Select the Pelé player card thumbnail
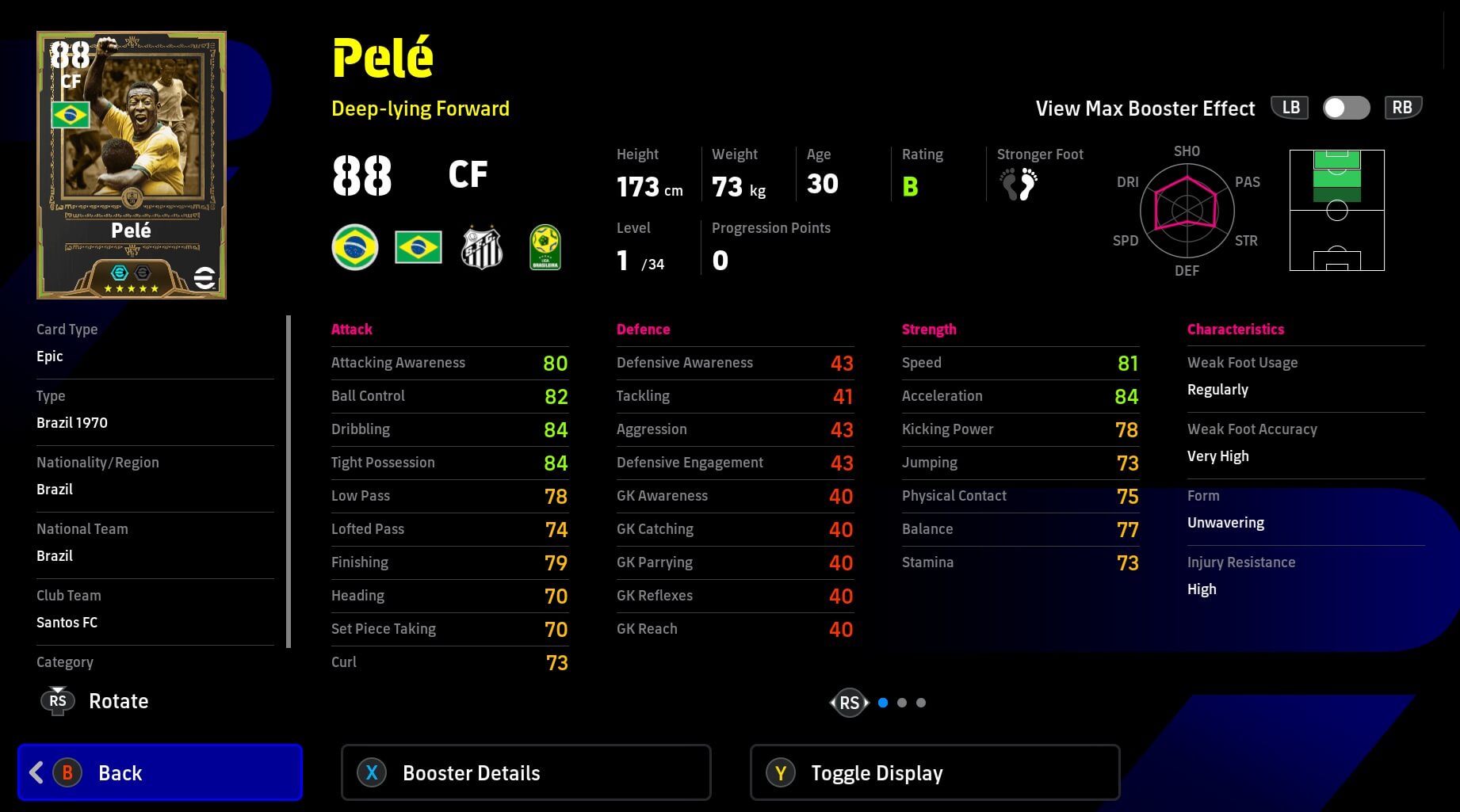1460x812 pixels. click(132, 165)
